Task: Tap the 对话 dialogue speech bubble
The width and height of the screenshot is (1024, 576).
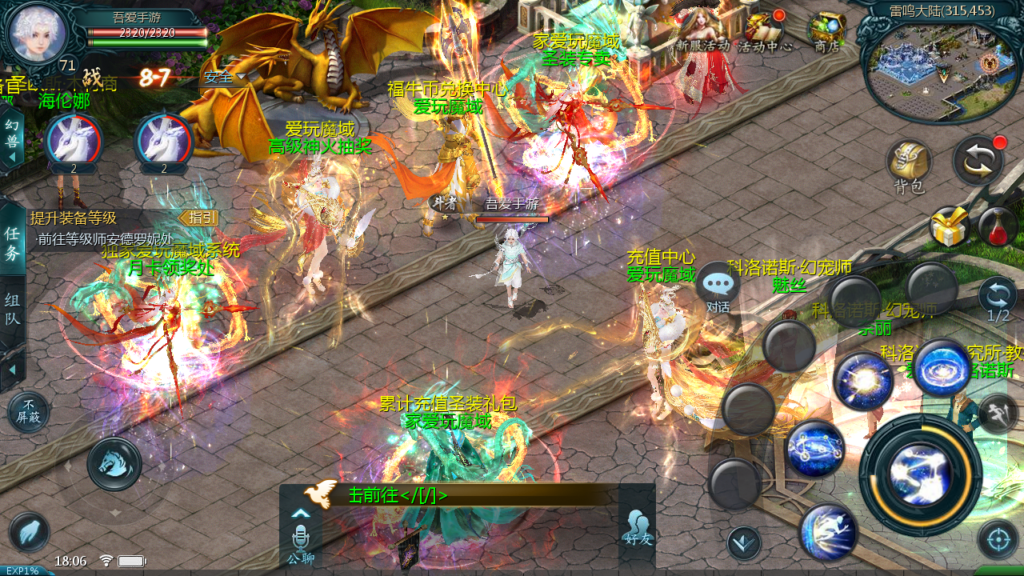Action: (718, 287)
